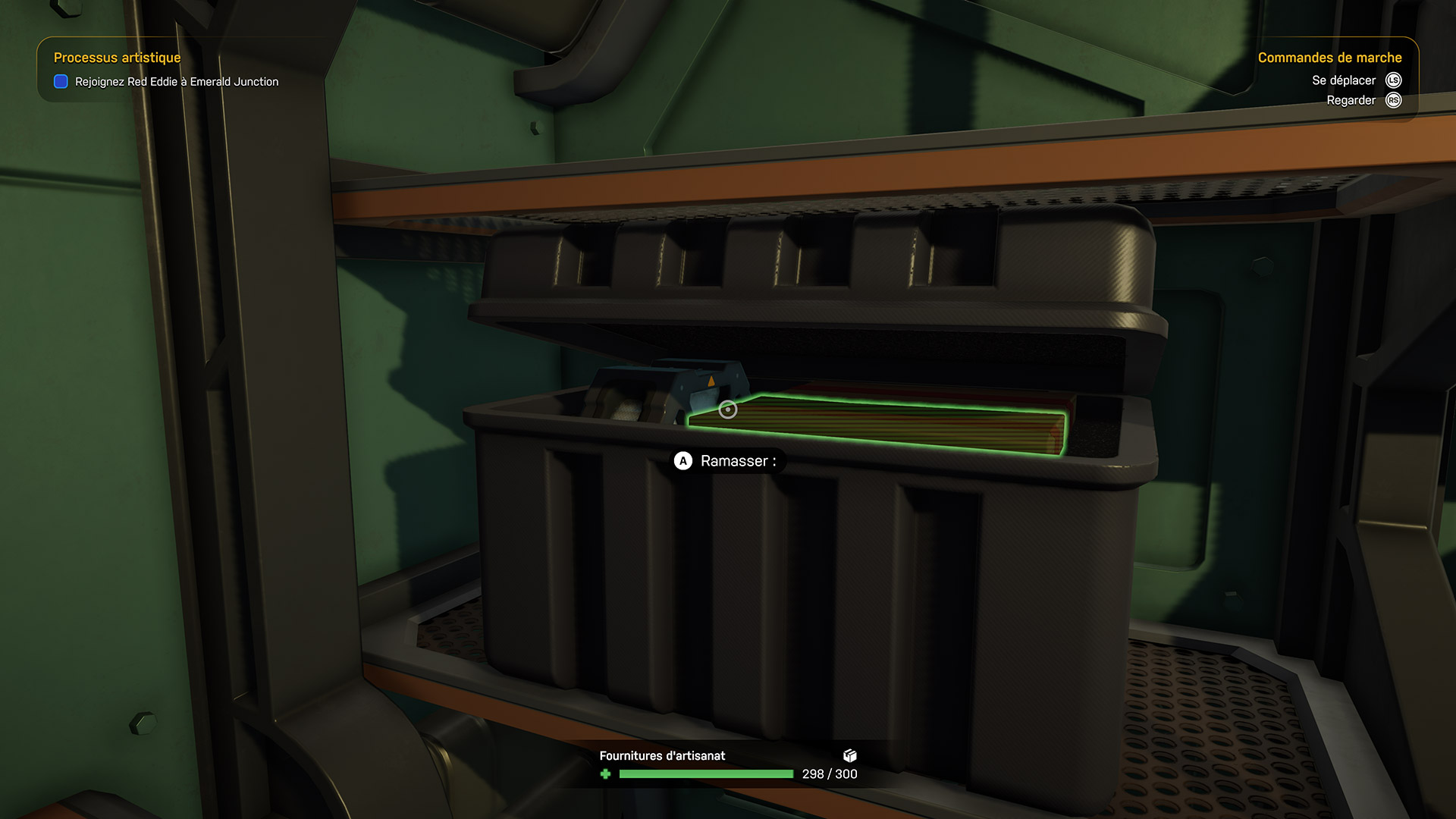Open the Processus artistique quest tracker
This screenshot has width=1456, height=819.
(x=117, y=58)
